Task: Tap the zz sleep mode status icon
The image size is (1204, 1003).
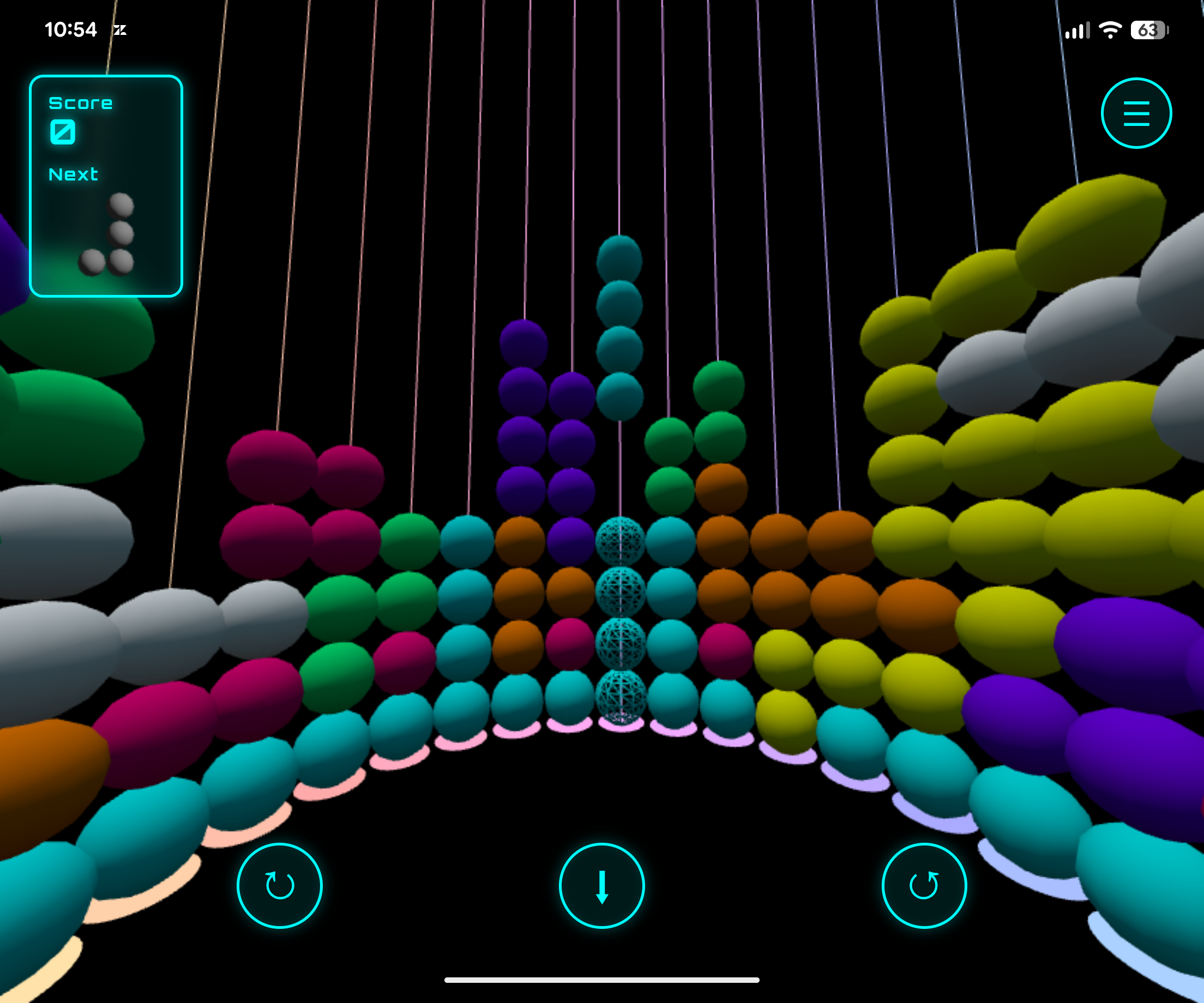Action: [x=121, y=31]
